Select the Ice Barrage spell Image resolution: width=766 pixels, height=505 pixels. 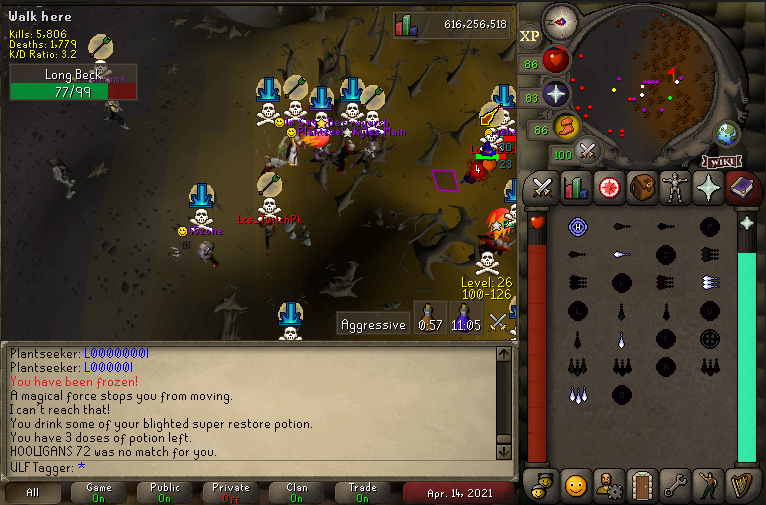click(578, 394)
